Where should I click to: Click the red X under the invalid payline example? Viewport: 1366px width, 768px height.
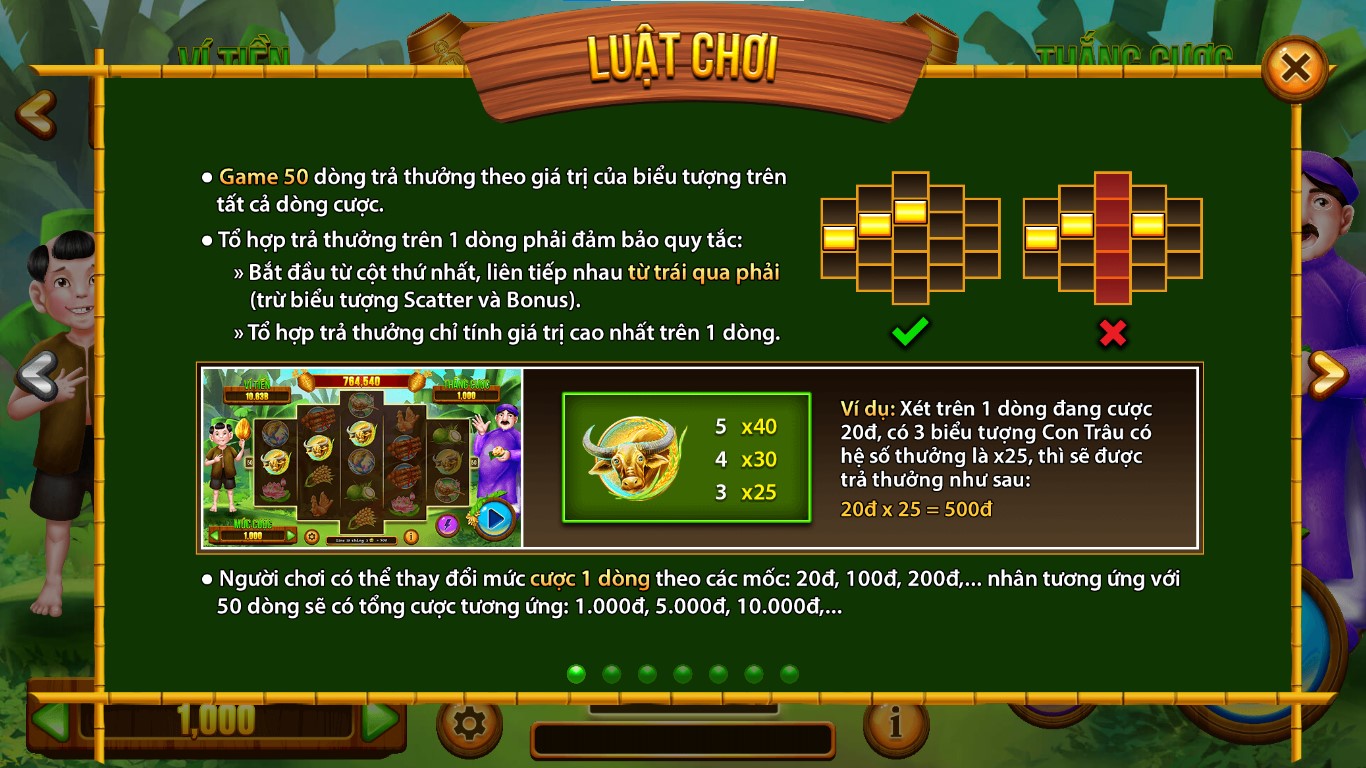[1113, 334]
